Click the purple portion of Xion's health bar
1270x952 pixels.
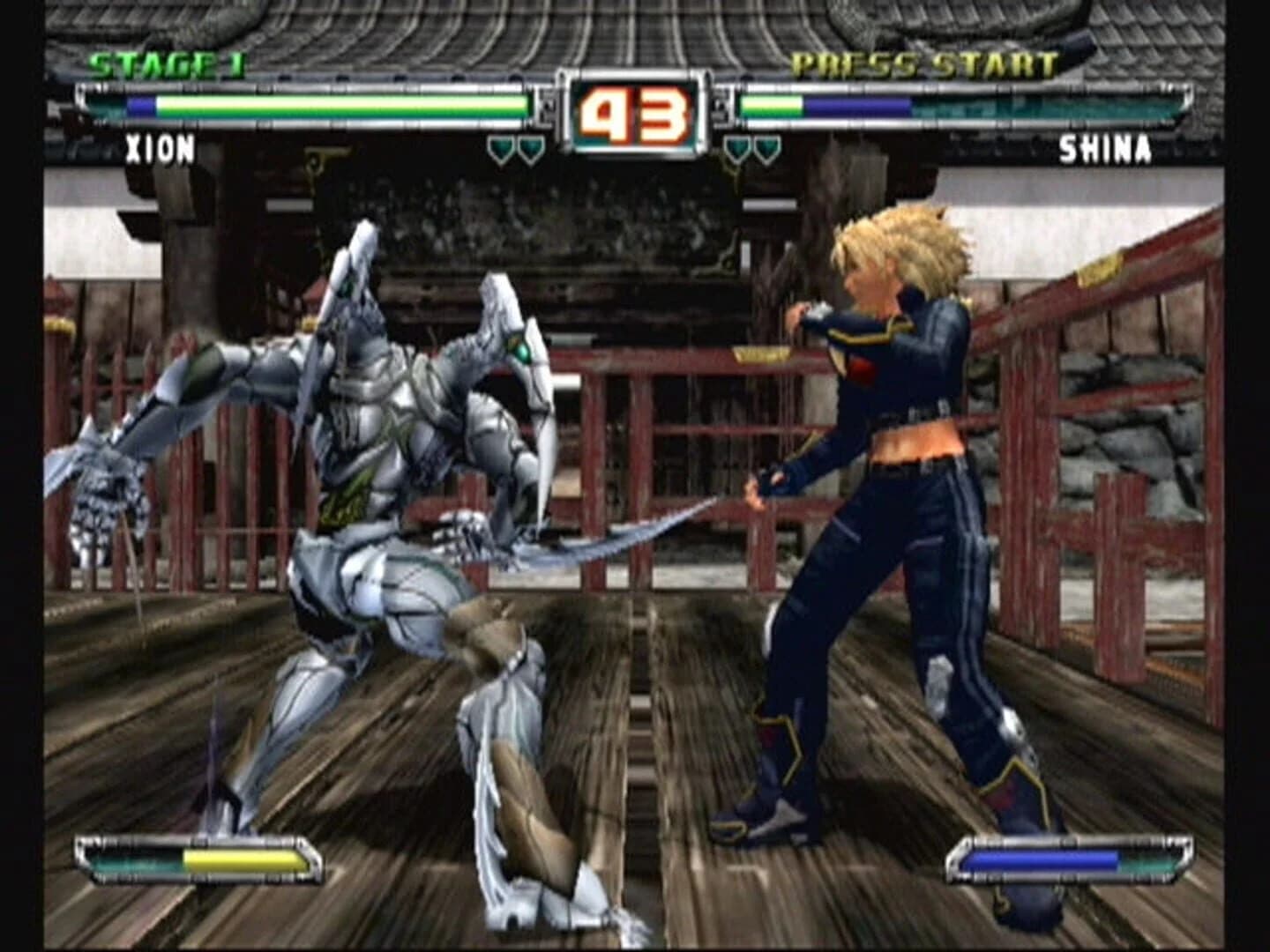(x=141, y=104)
